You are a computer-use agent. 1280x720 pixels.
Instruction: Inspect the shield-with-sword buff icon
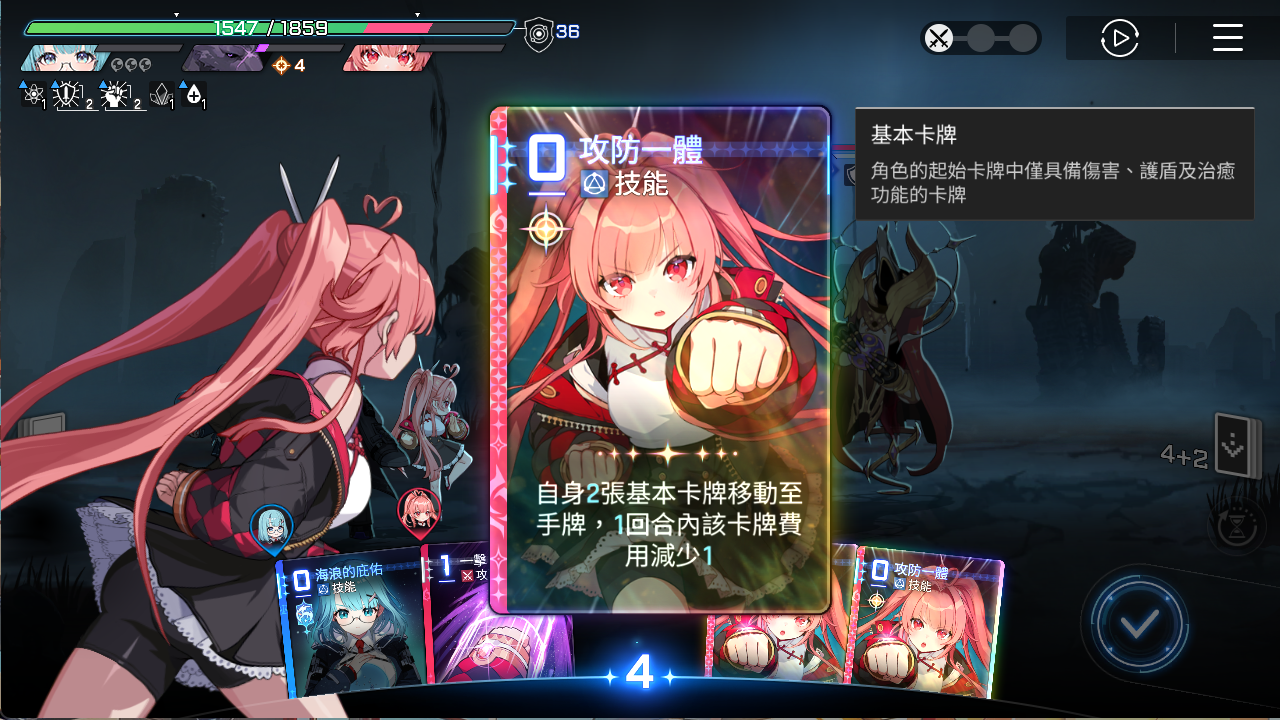click(x=68, y=95)
